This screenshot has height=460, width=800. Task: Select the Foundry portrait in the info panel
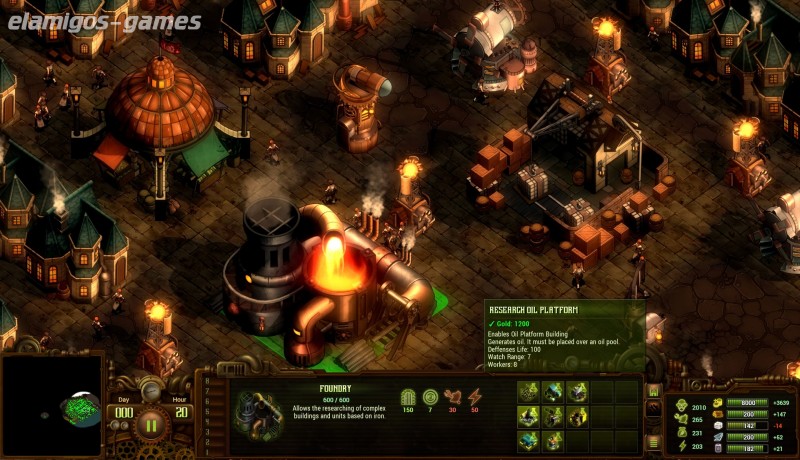(x=258, y=414)
